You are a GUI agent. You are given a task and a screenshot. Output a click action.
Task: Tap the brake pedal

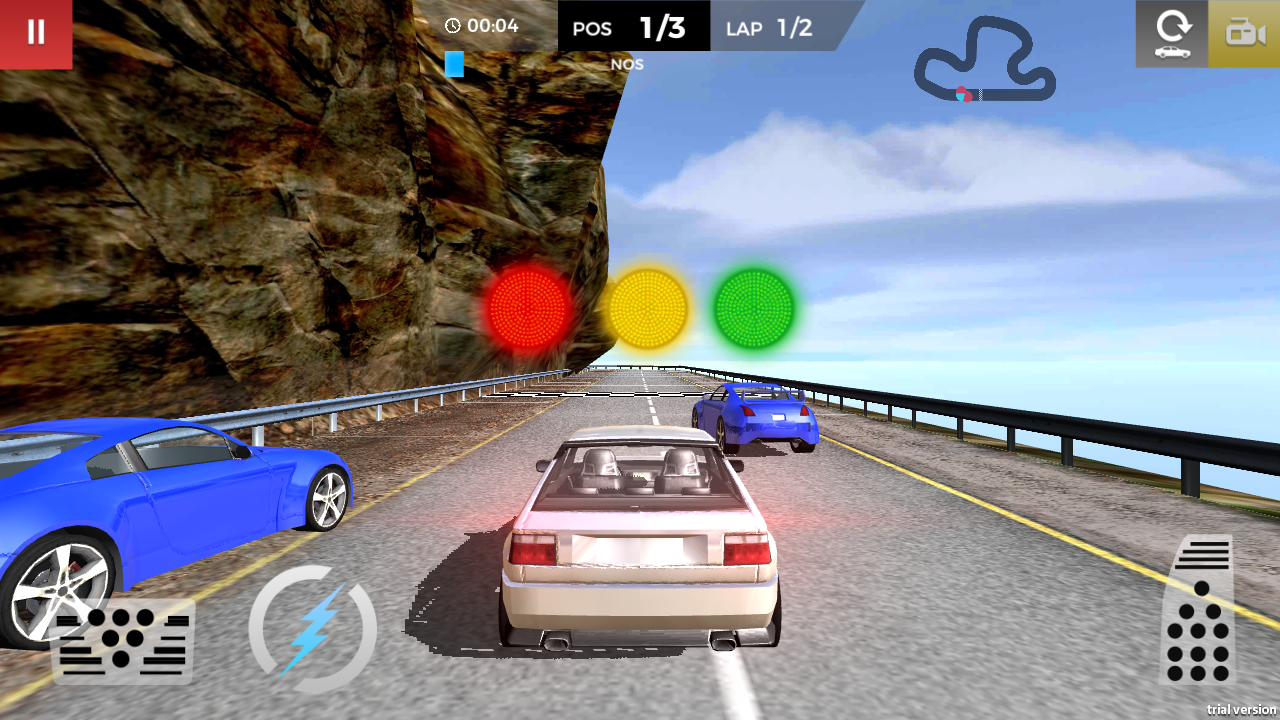click(x=123, y=640)
